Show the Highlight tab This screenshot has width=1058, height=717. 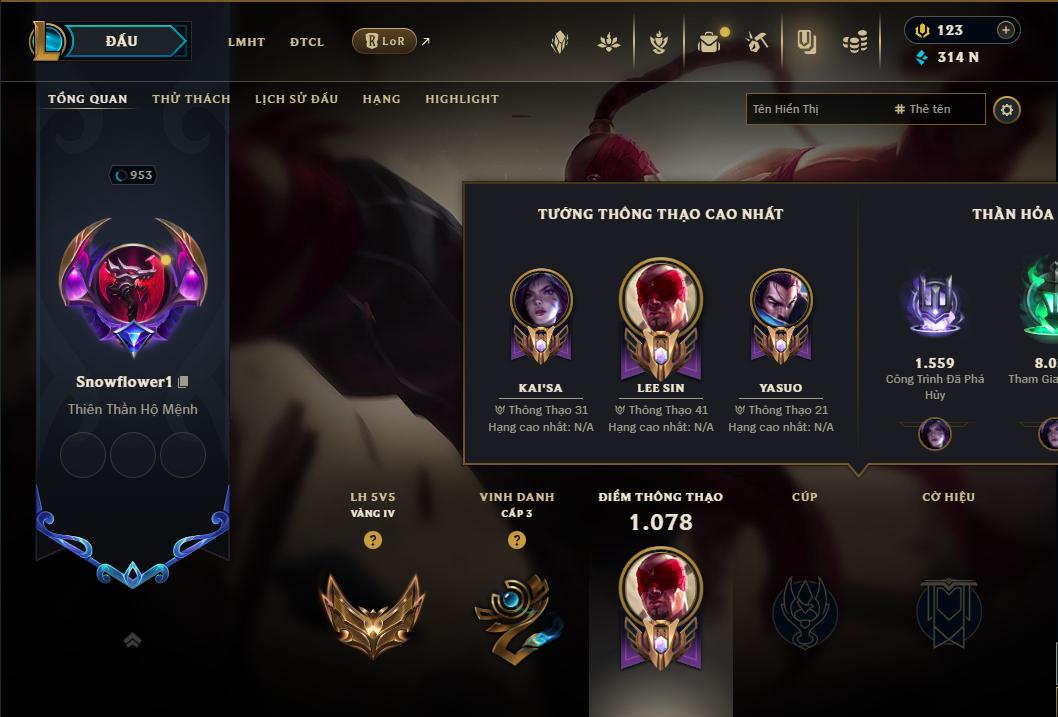(x=462, y=99)
